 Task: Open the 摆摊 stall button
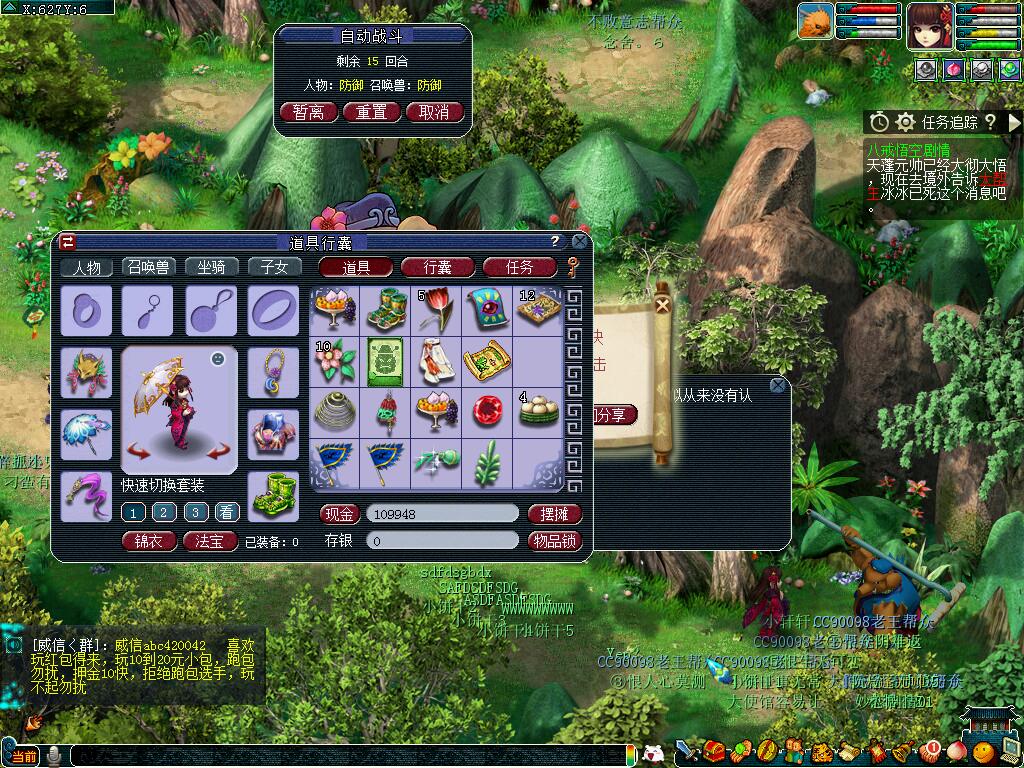click(x=553, y=514)
